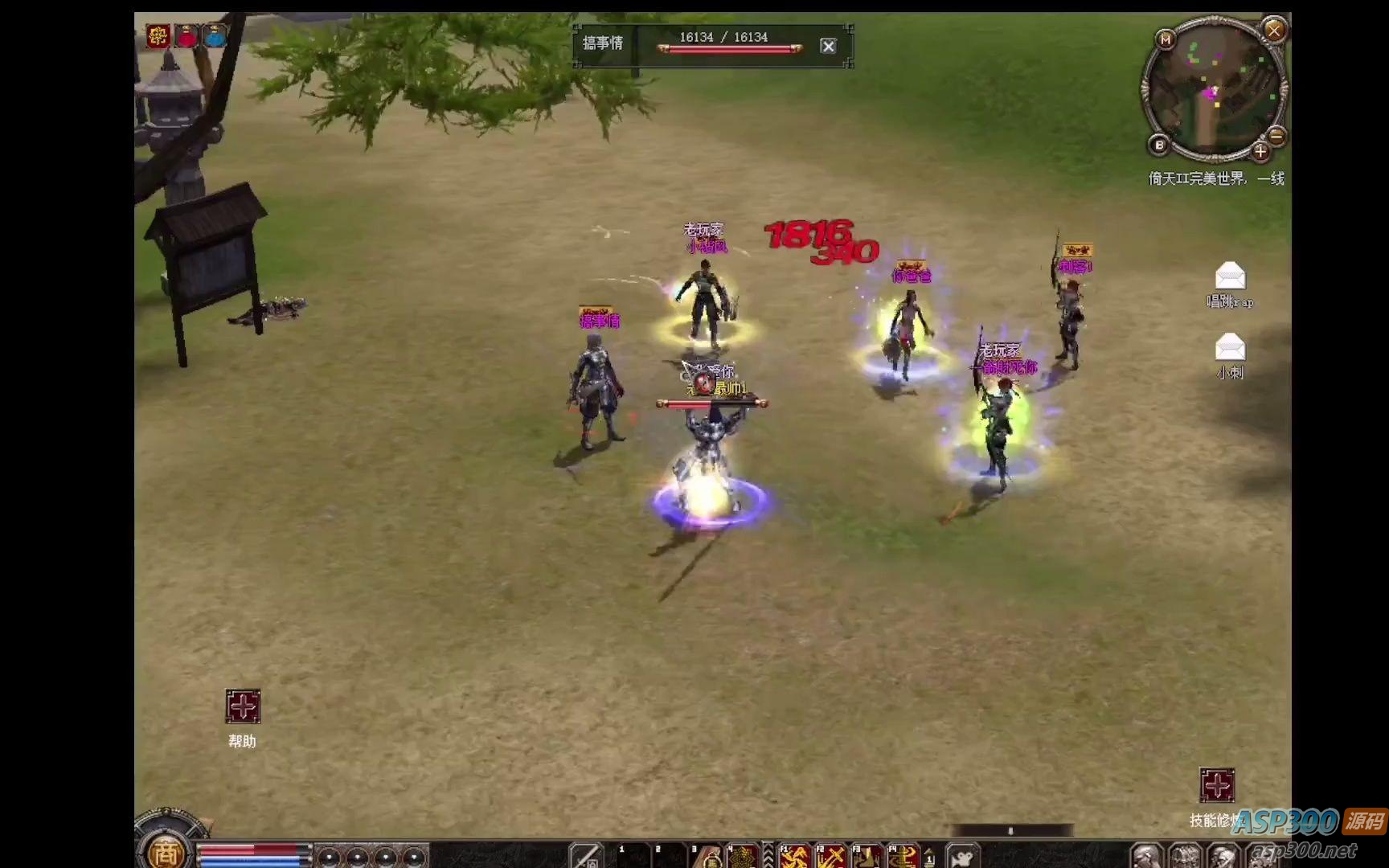1389x868 pixels.
Task: Close the 搞事情 target frame
Action: coord(828,46)
